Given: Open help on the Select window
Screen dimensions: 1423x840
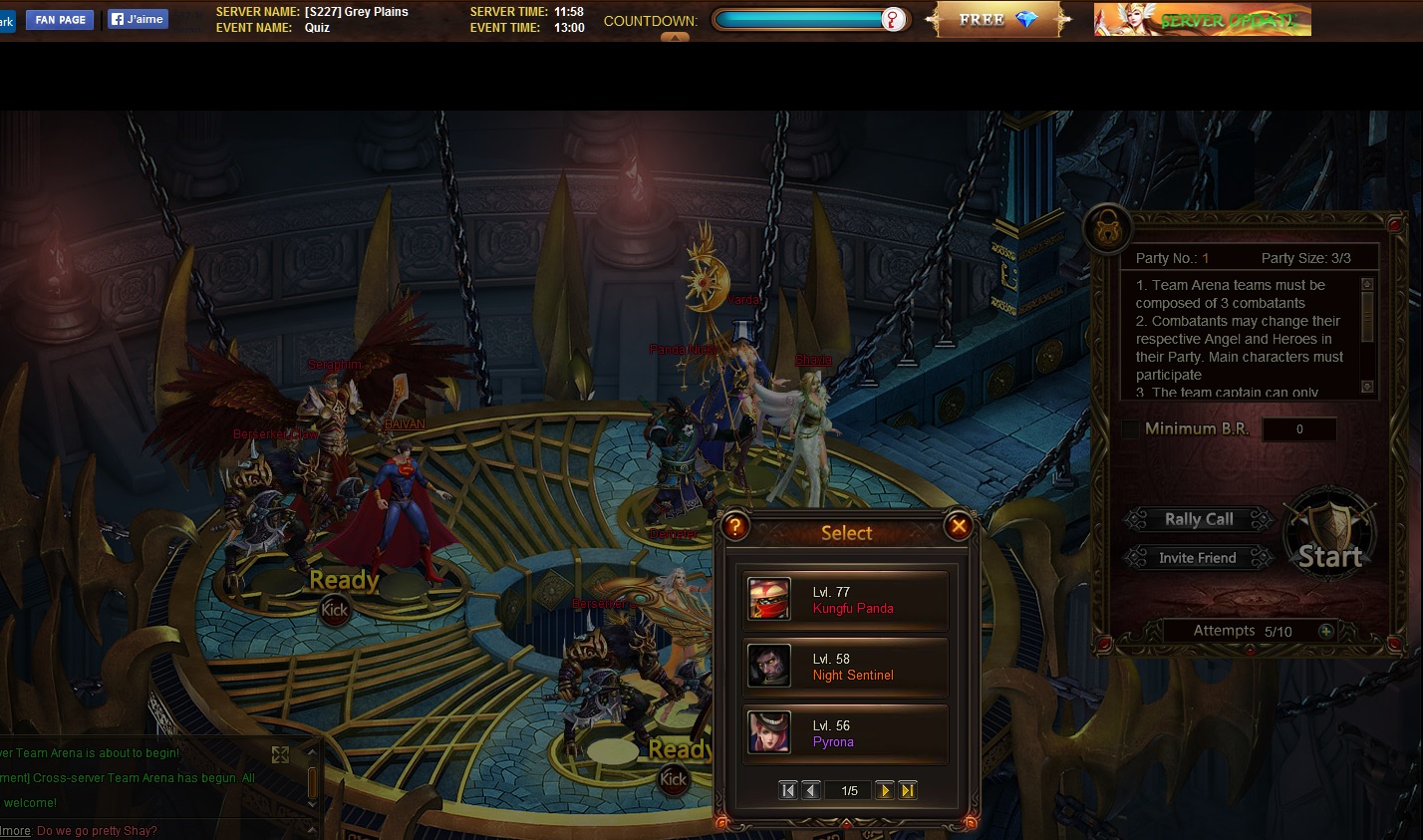Looking at the screenshot, I should point(734,526).
